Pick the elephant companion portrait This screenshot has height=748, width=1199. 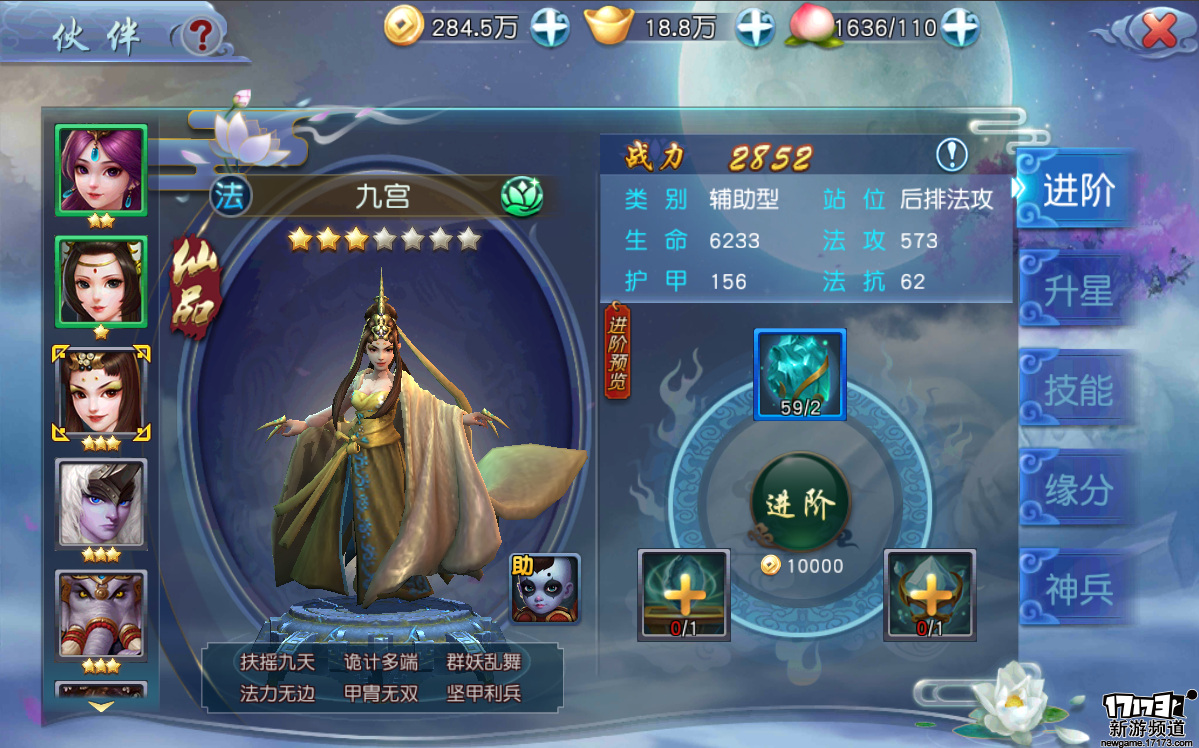(x=101, y=613)
